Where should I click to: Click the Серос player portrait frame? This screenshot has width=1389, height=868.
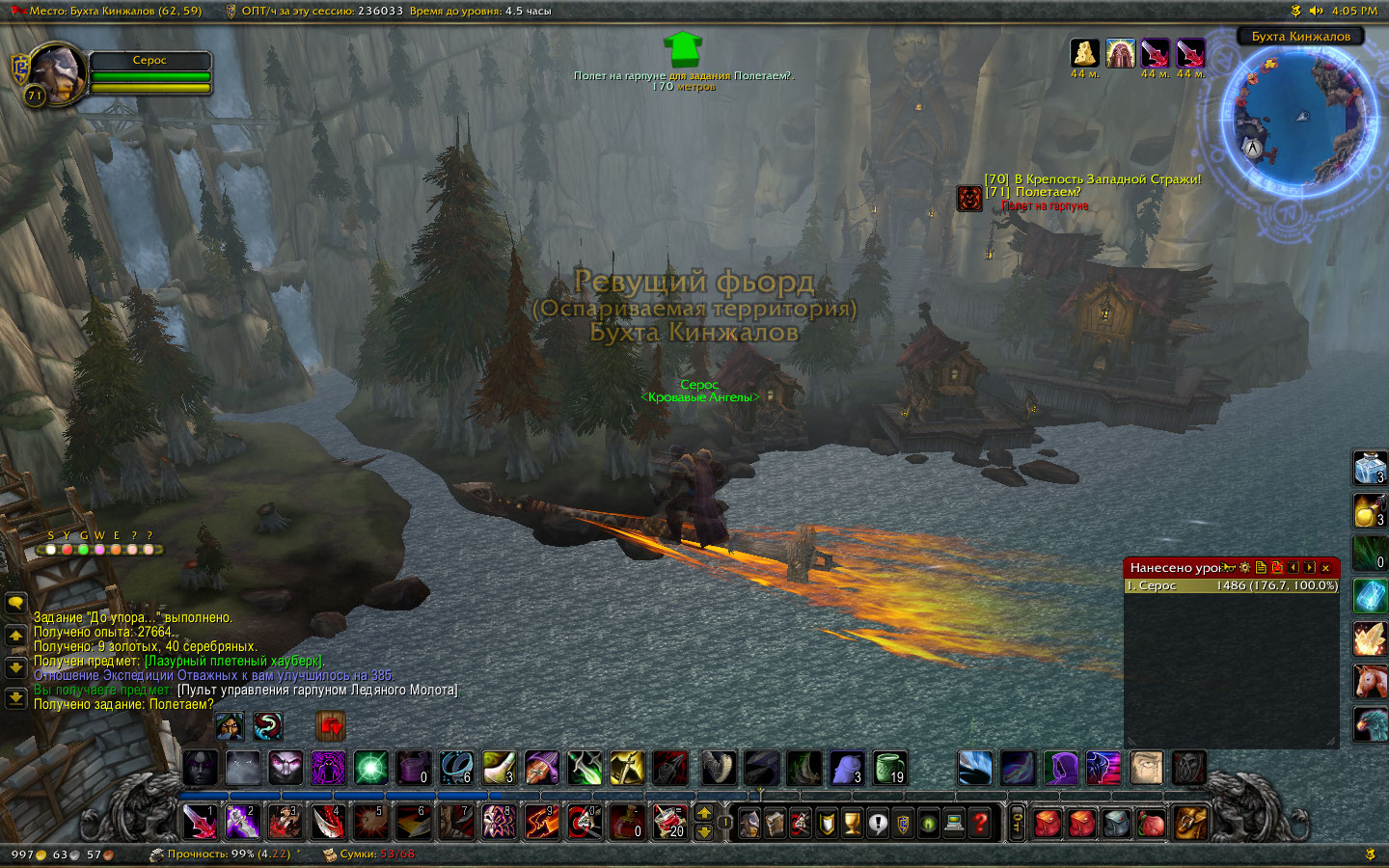58,72
